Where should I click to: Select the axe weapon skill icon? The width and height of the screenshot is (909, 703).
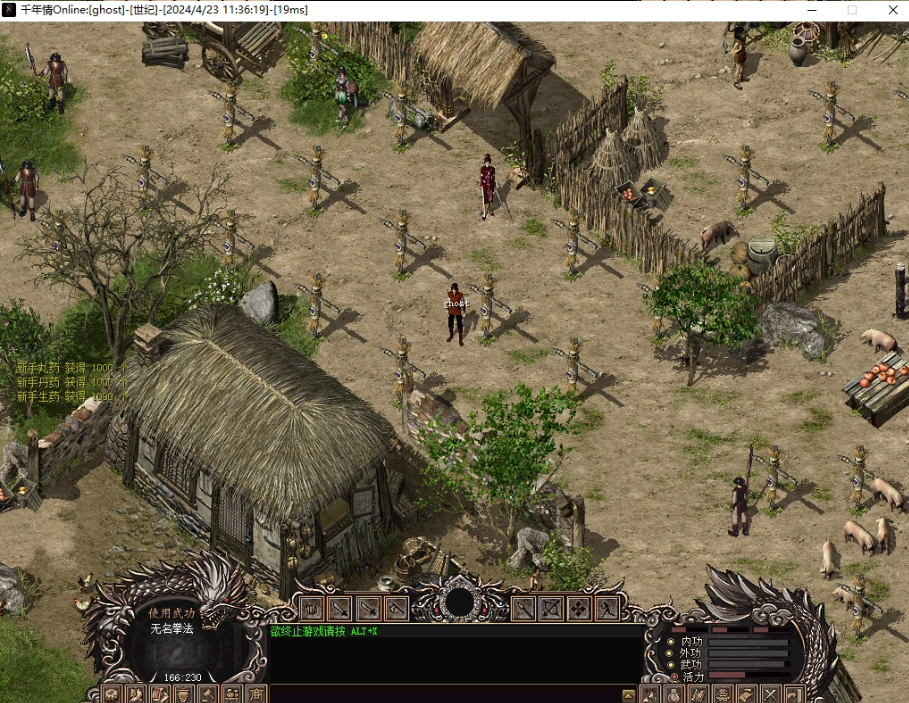396,607
